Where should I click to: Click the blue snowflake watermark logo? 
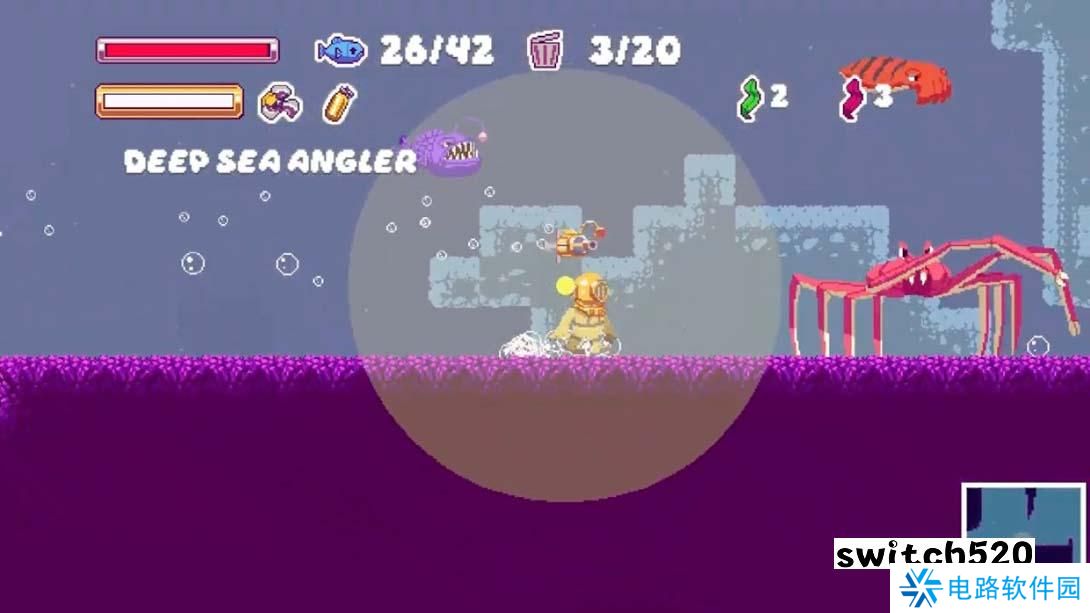pos(920,590)
